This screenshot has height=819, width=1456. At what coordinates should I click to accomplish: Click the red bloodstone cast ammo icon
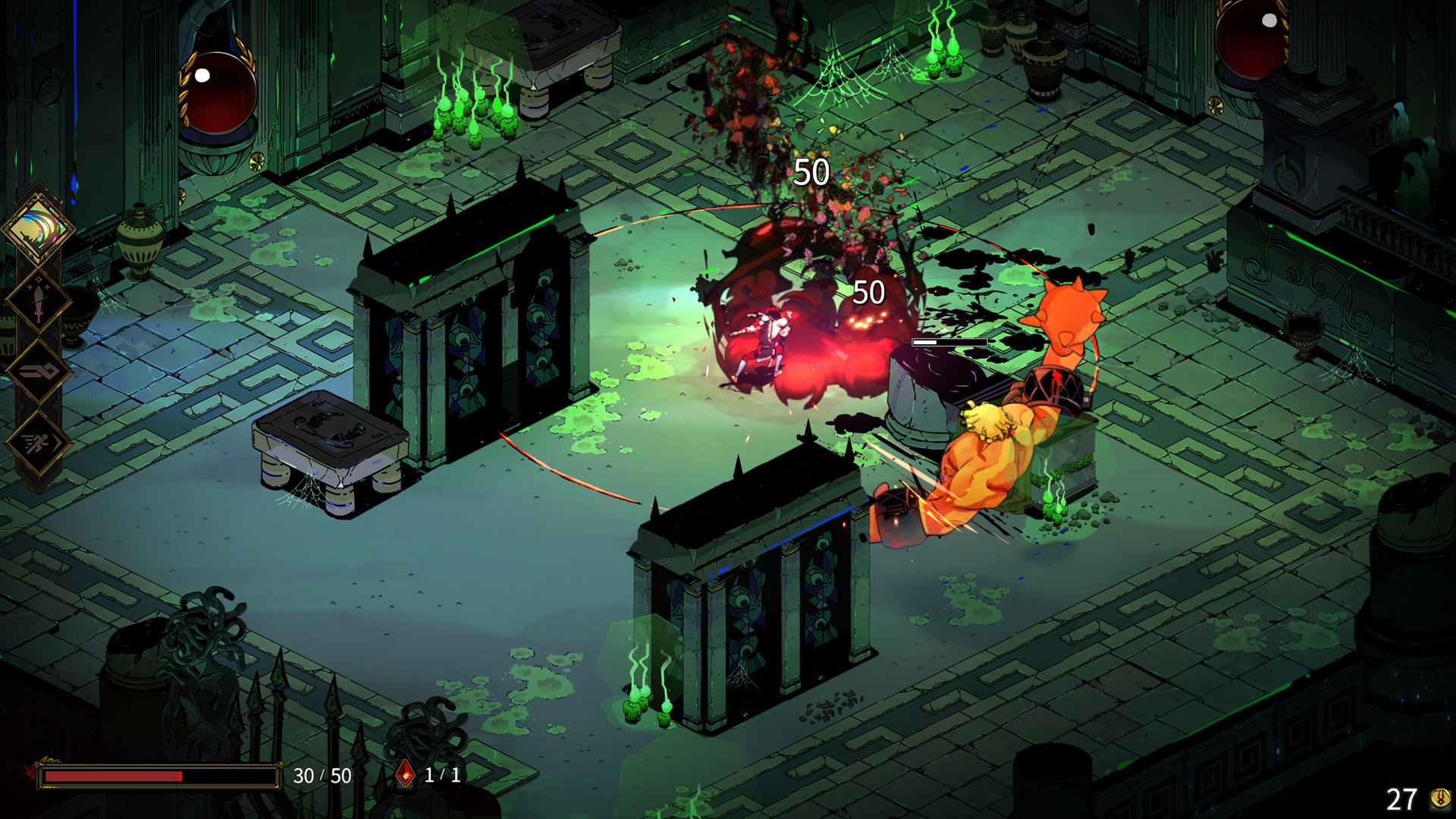pyautogui.click(x=406, y=774)
